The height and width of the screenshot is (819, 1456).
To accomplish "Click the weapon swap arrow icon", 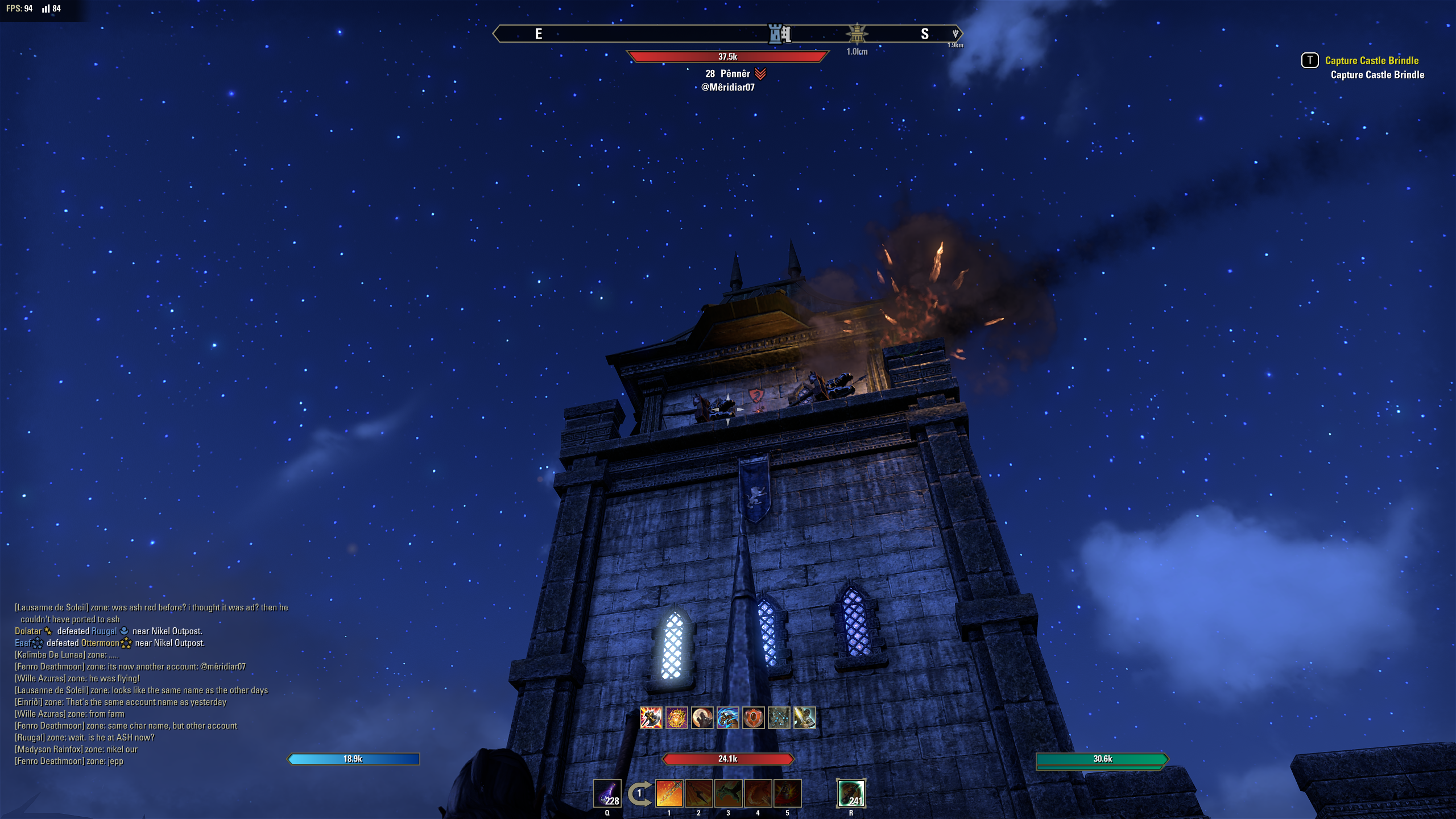I will coord(639,794).
